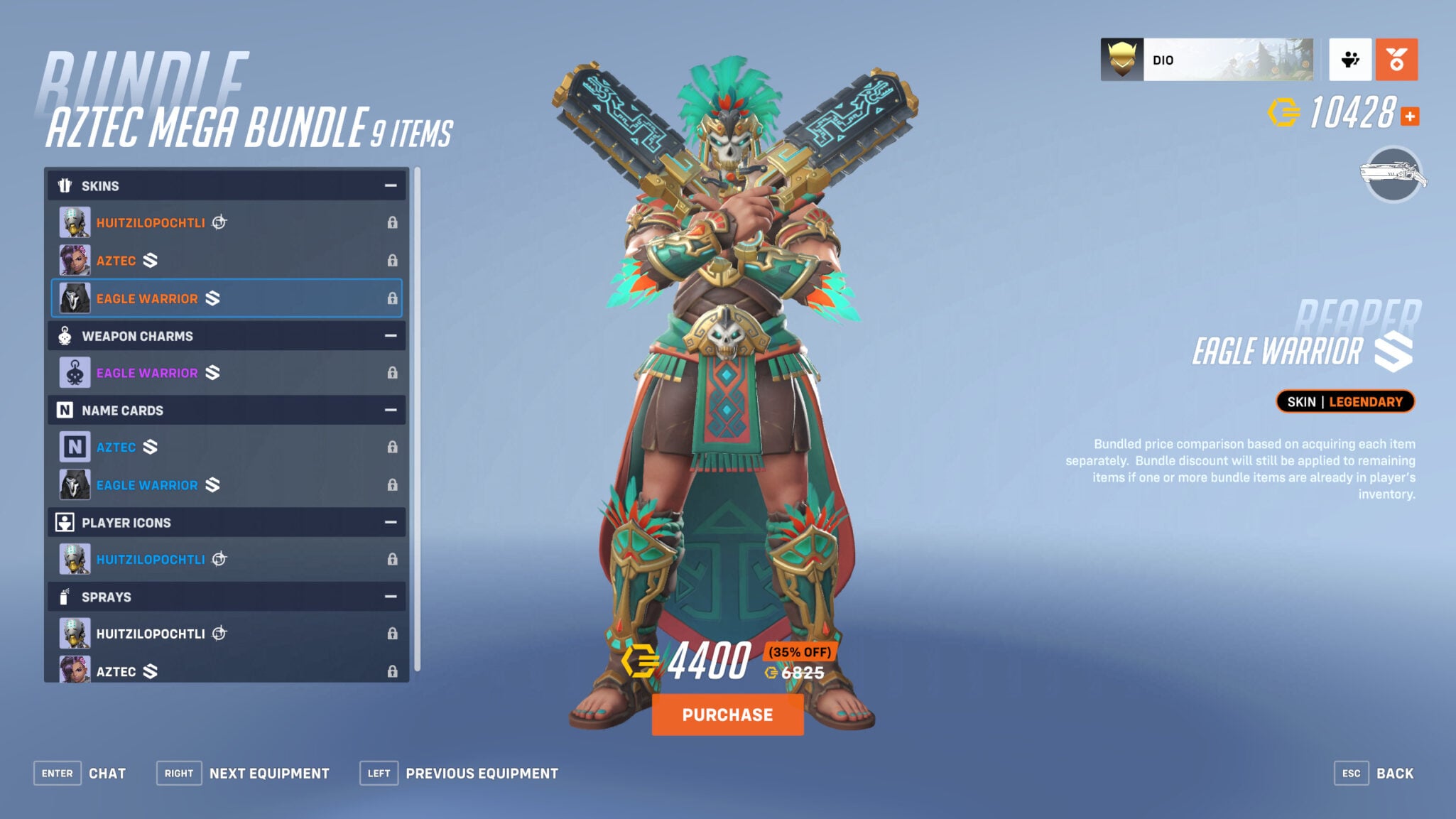Open the DIO player card banner
Viewport: 1456px width, 819px height.
pyautogui.click(x=1207, y=60)
